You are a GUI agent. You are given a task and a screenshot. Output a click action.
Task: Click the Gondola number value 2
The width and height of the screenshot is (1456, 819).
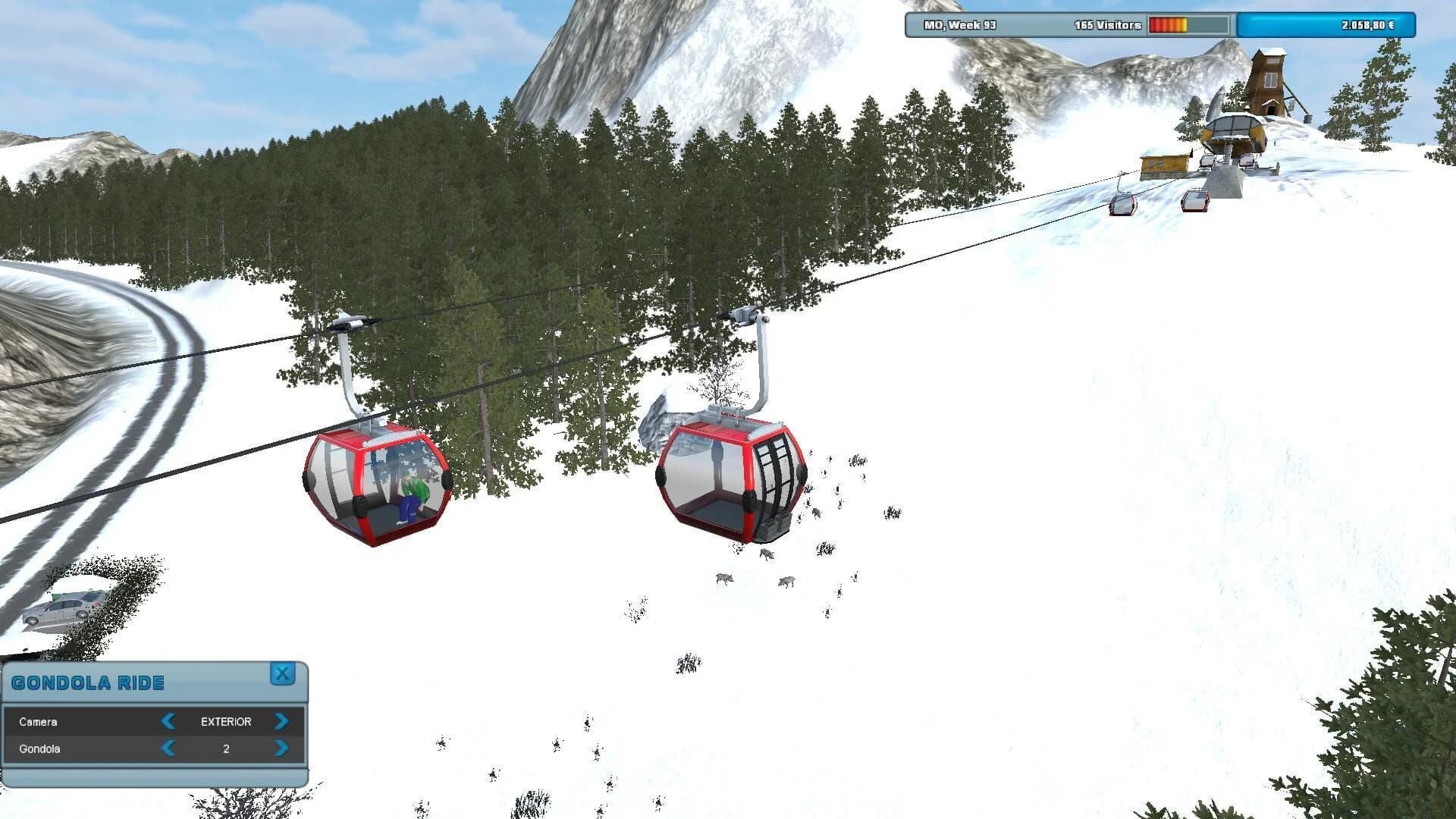point(225,748)
